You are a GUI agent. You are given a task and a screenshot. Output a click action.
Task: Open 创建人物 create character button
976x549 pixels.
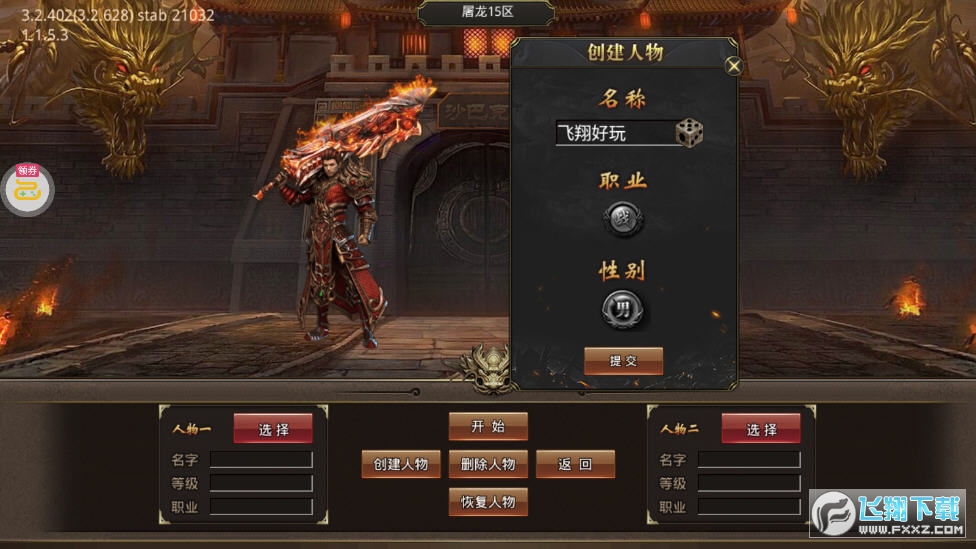(x=401, y=464)
